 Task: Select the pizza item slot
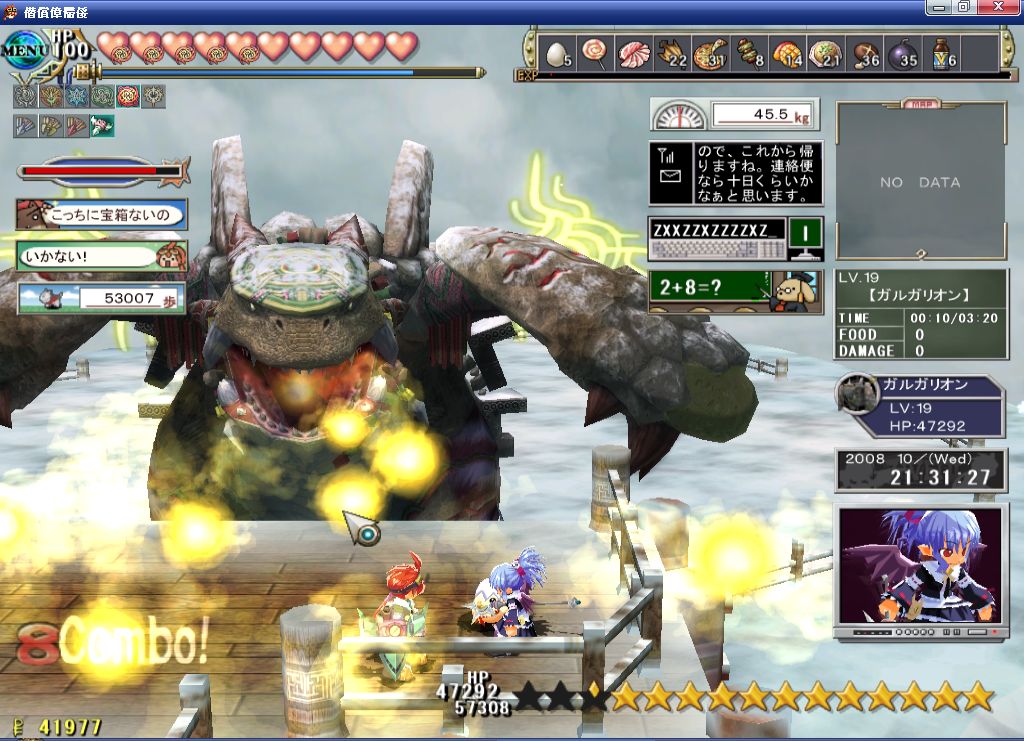[x=709, y=54]
